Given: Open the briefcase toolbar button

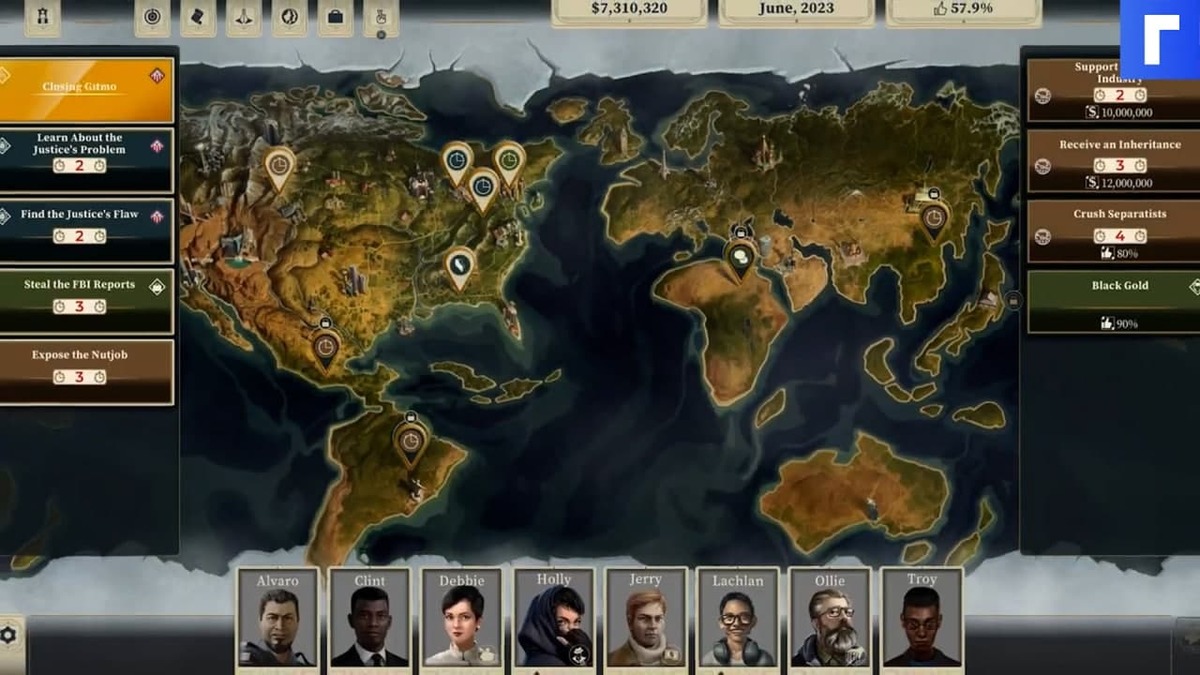Looking at the screenshot, I should click(336, 16).
